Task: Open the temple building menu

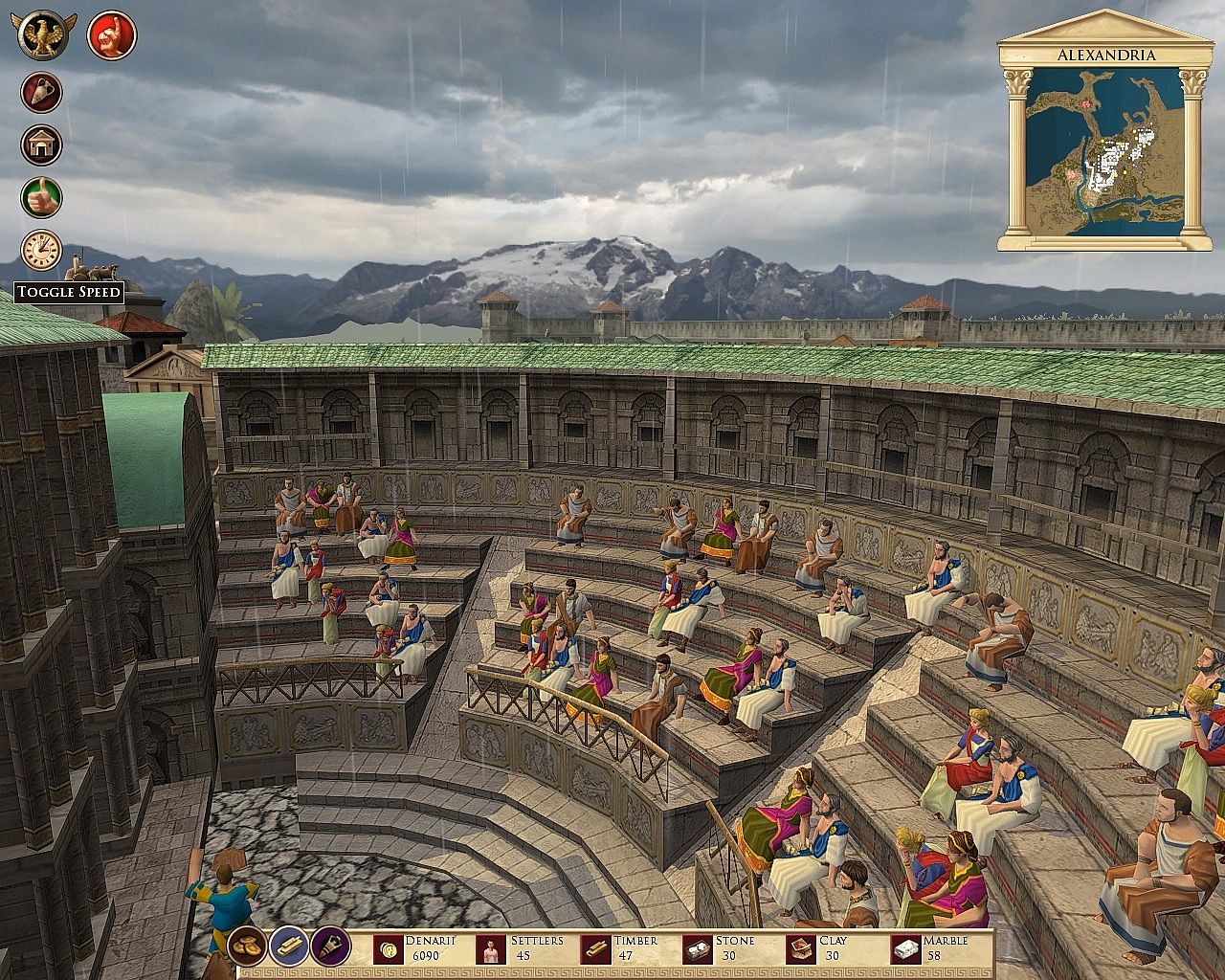Action: (41, 145)
